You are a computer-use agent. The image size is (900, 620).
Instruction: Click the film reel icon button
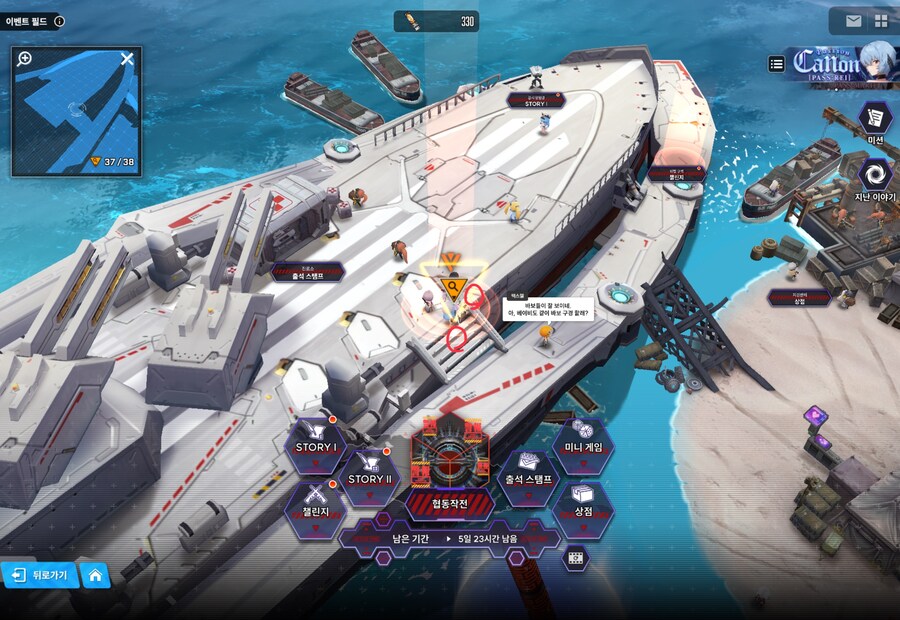click(575, 558)
